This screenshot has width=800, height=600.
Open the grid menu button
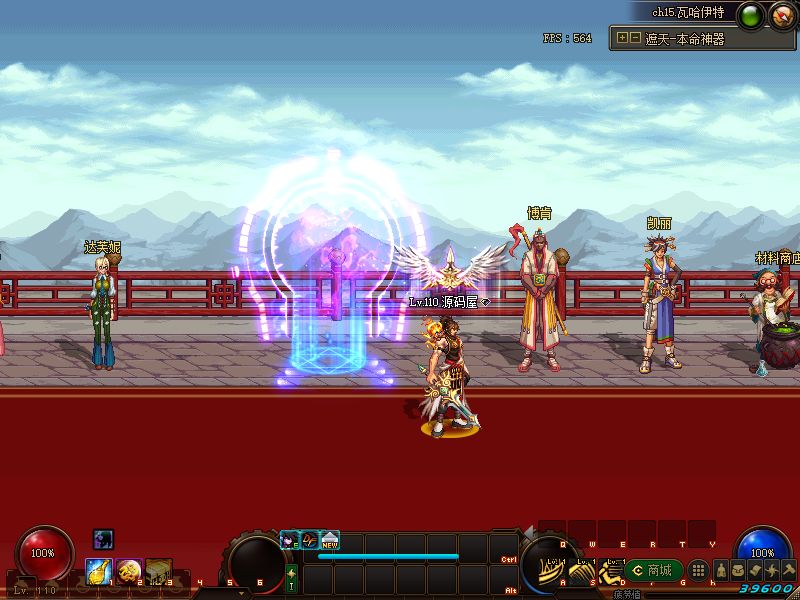point(699,570)
